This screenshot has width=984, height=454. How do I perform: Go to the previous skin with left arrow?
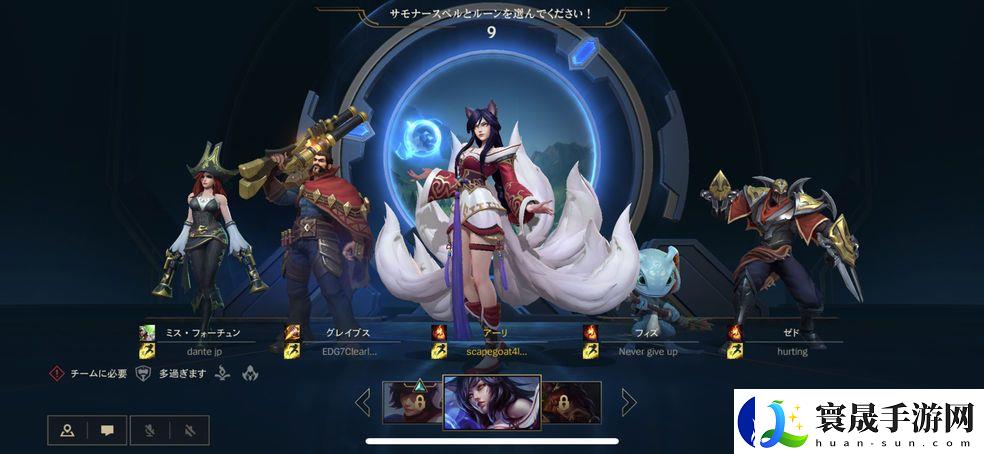(x=362, y=402)
